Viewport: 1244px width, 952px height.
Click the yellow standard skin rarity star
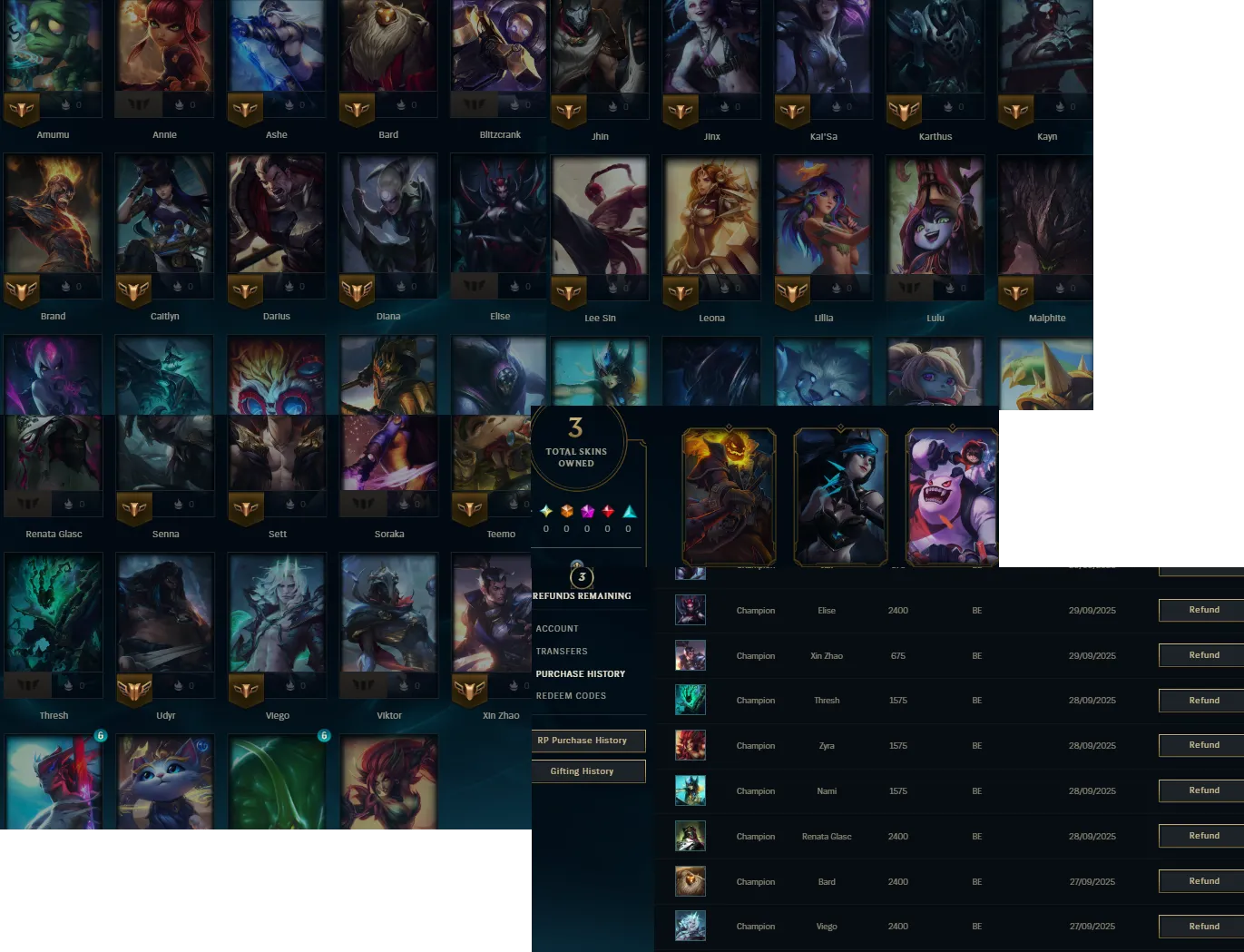click(x=545, y=511)
